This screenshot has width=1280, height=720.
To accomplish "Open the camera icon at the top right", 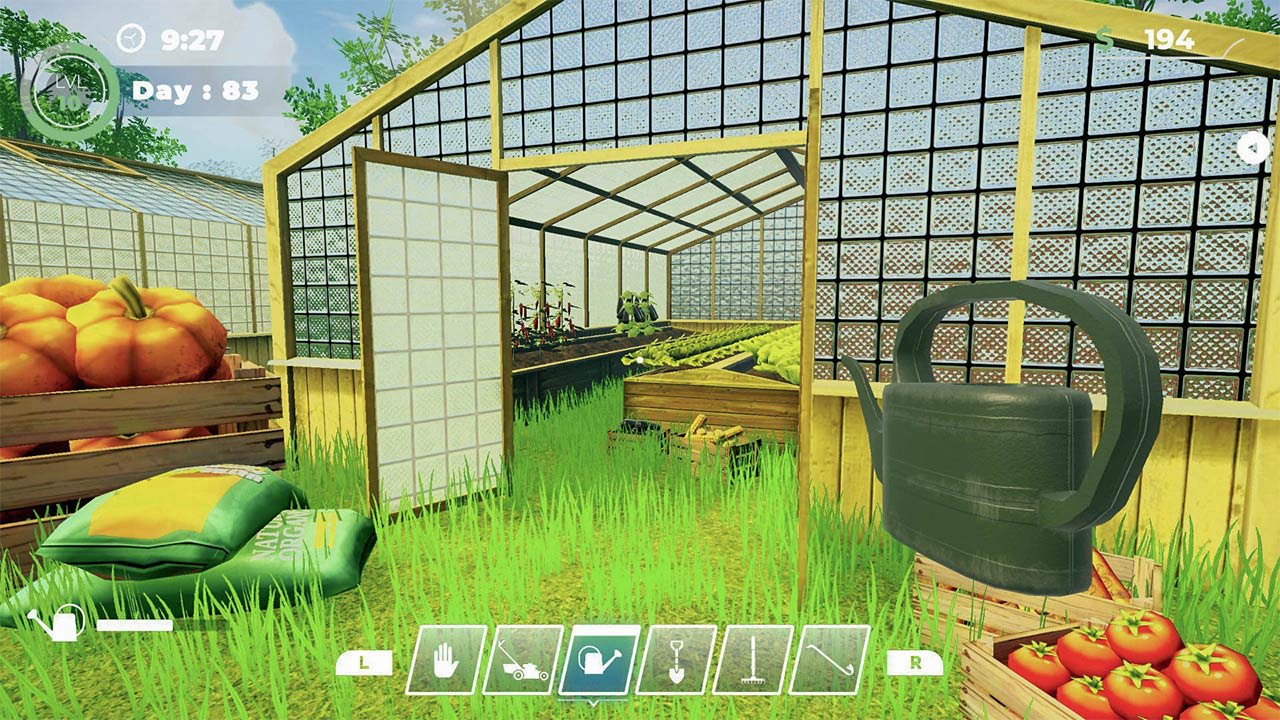I will 1253,148.
